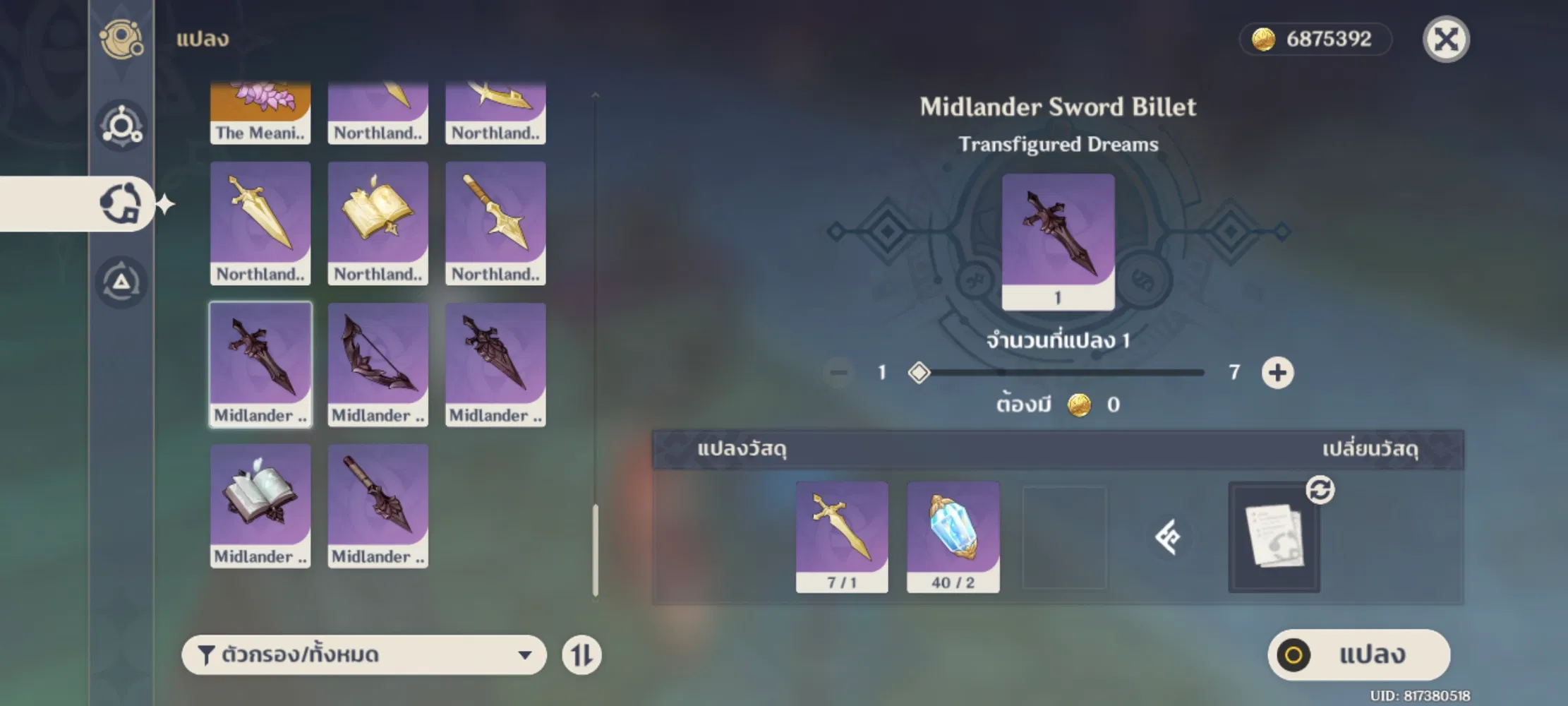The image size is (1568, 706).
Task: Click the plus button to increase conversion amount
Action: [1279, 373]
